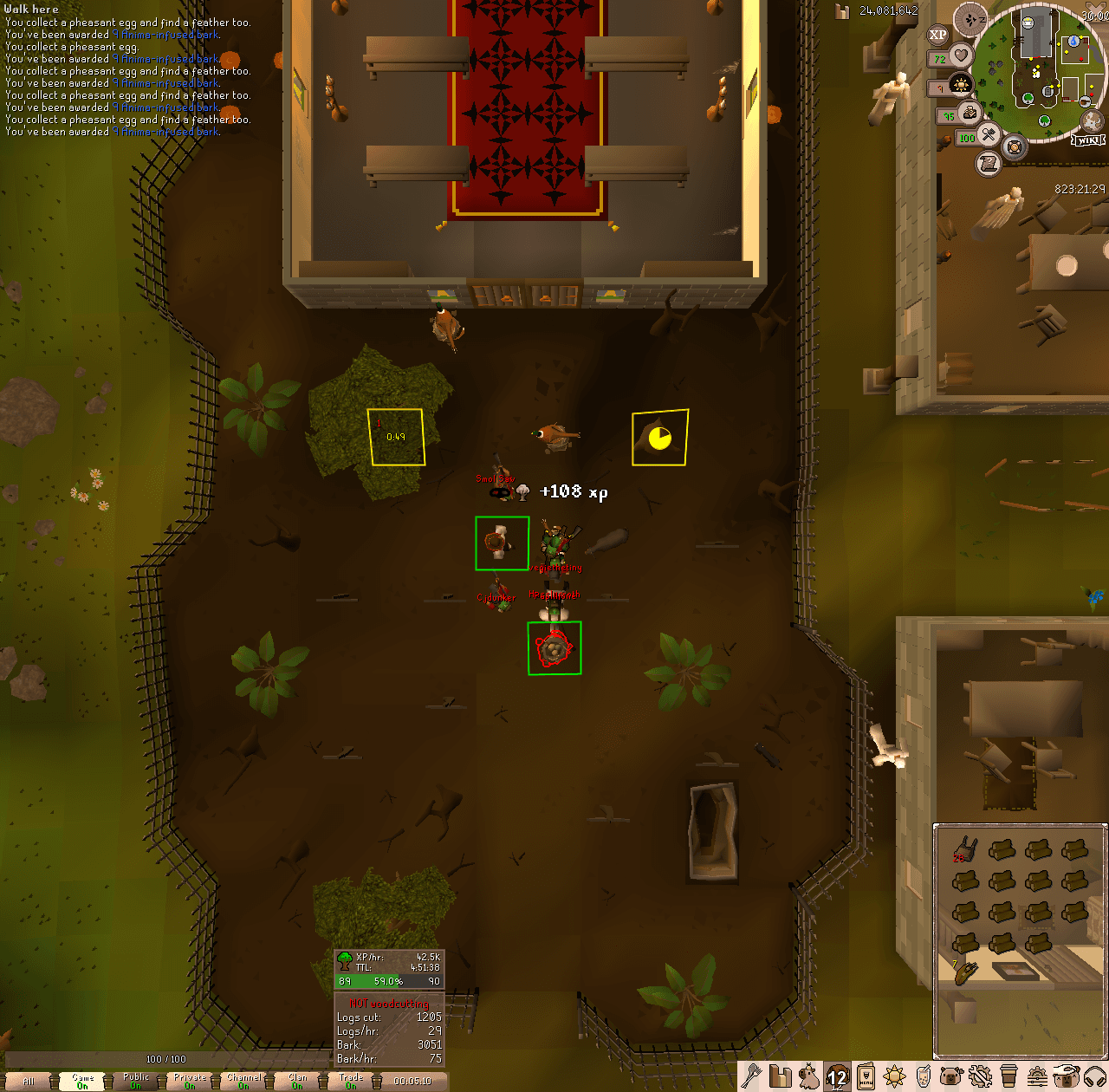Click the compass to reset camera orientation
The height and width of the screenshot is (1092, 1109).
click(x=970, y=20)
